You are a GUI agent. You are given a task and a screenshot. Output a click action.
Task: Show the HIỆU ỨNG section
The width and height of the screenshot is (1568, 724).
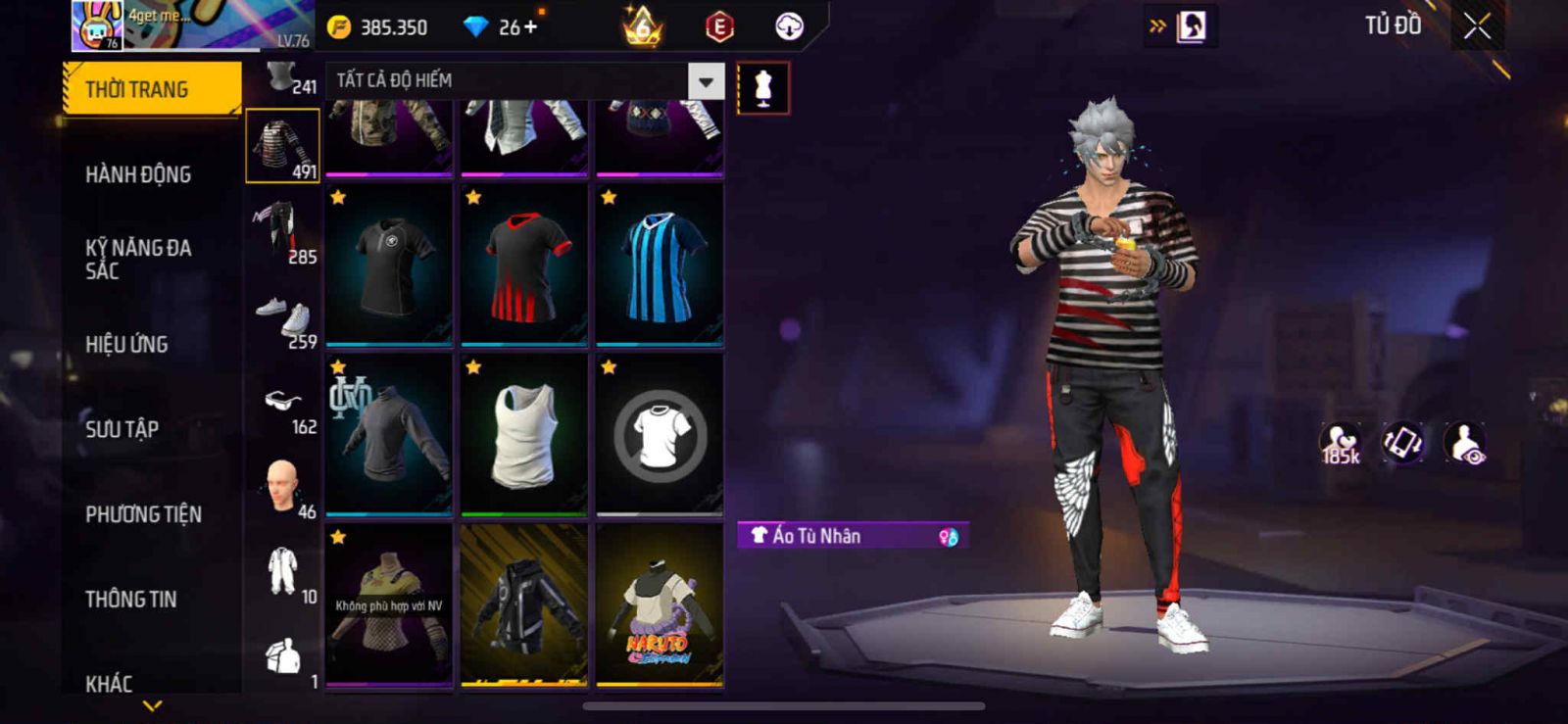point(126,344)
